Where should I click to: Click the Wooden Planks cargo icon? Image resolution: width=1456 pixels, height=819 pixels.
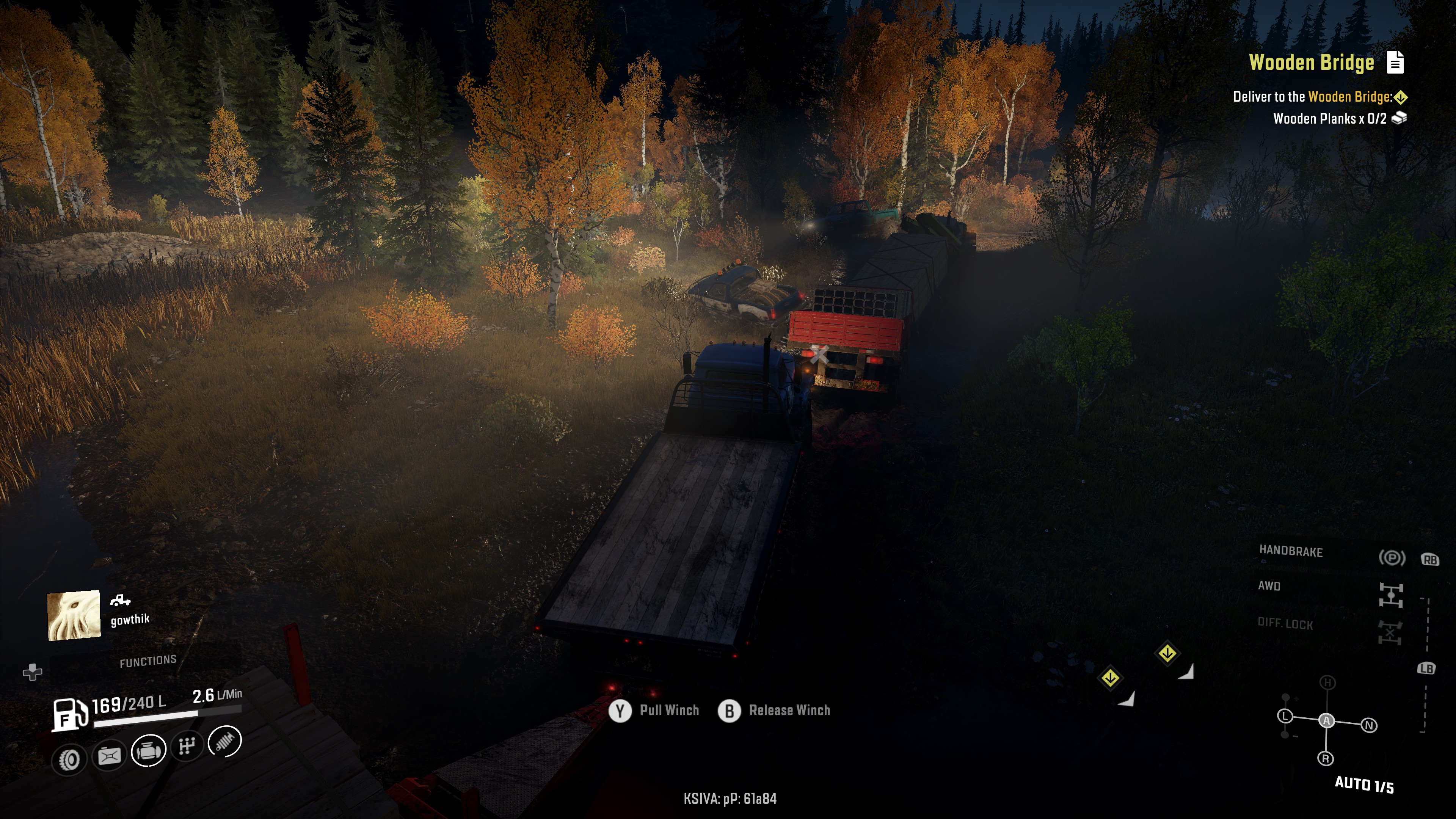(x=1399, y=118)
